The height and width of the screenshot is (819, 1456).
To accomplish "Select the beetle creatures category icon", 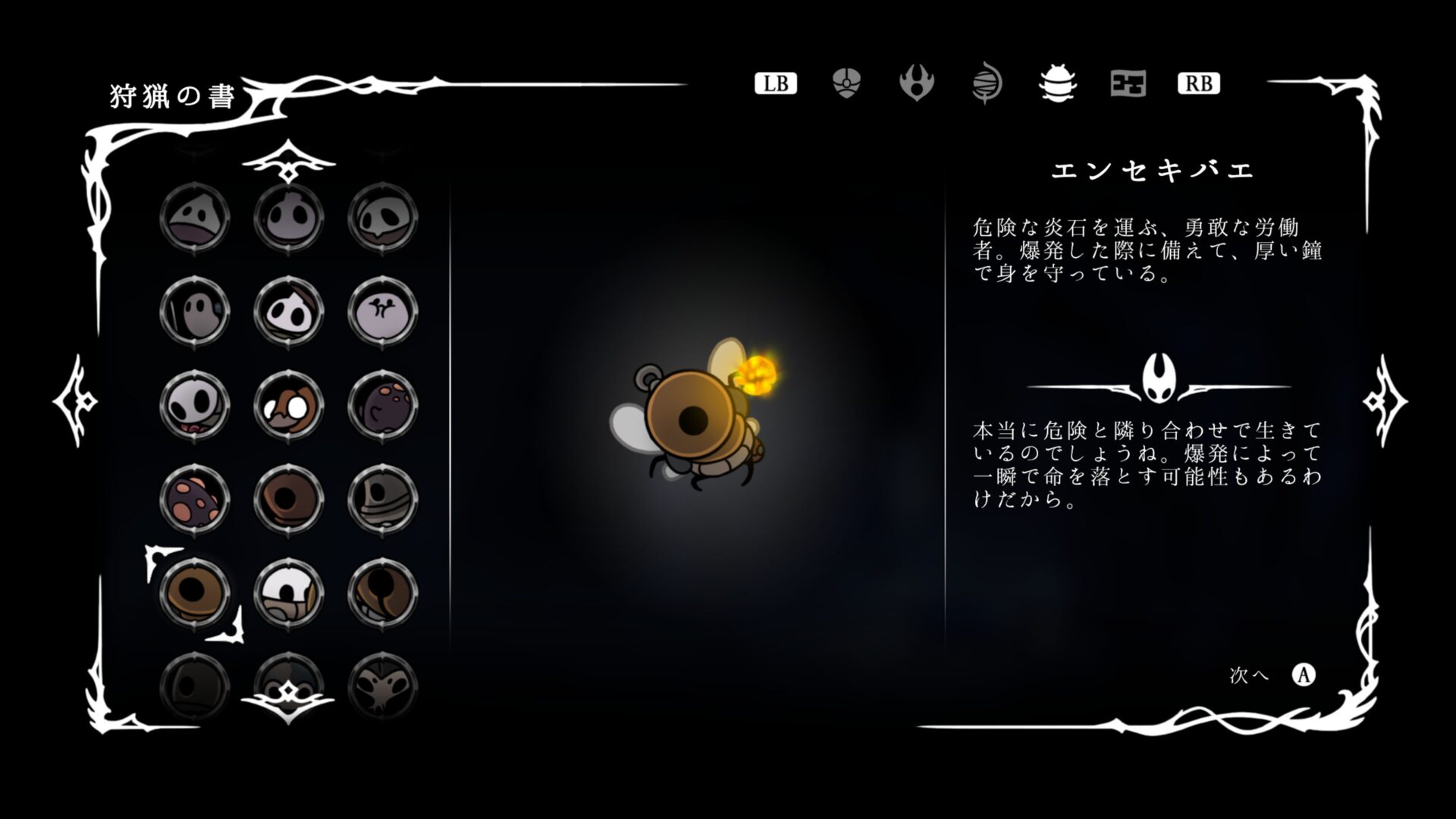I will (1058, 83).
